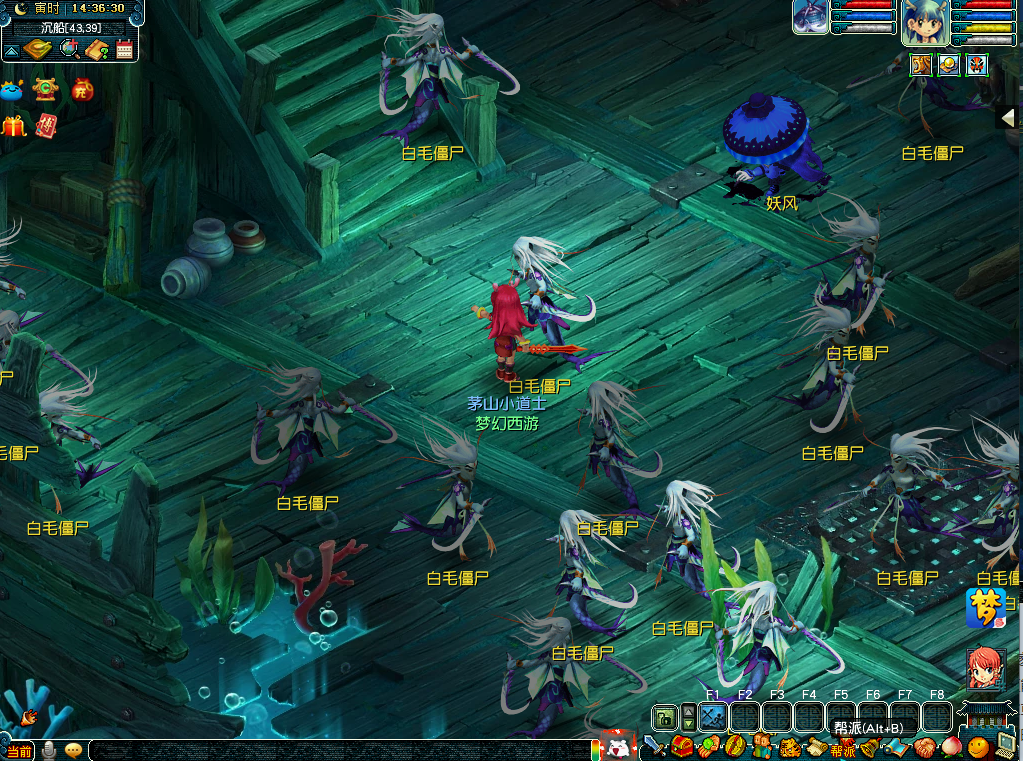Click the chat speech bubble icon
The image size is (1023, 761).
(73, 750)
